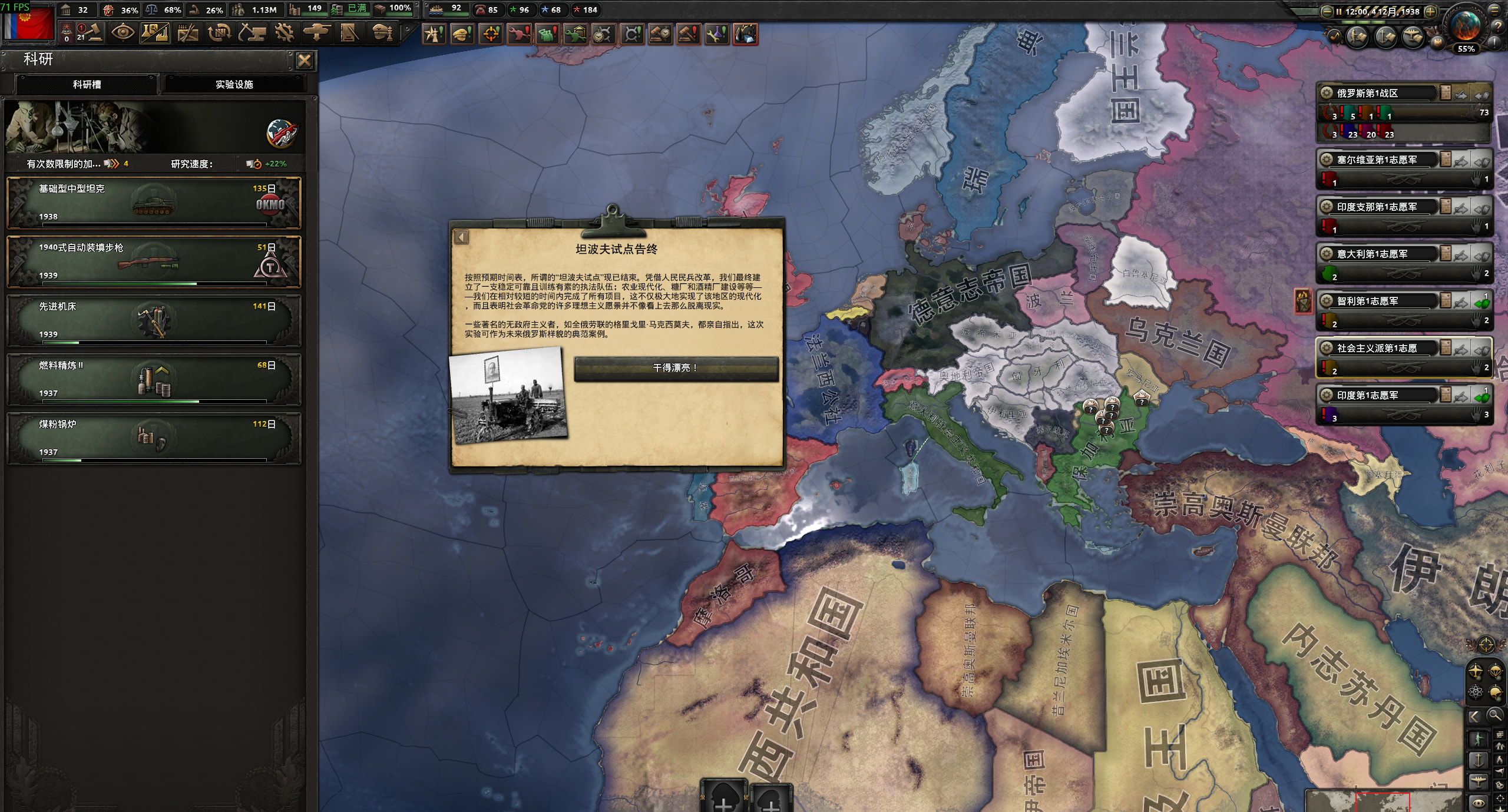This screenshot has height=812, width=1508.
Task: Confirm the event with 干得漂亮！ button
Action: [x=676, y=368]
